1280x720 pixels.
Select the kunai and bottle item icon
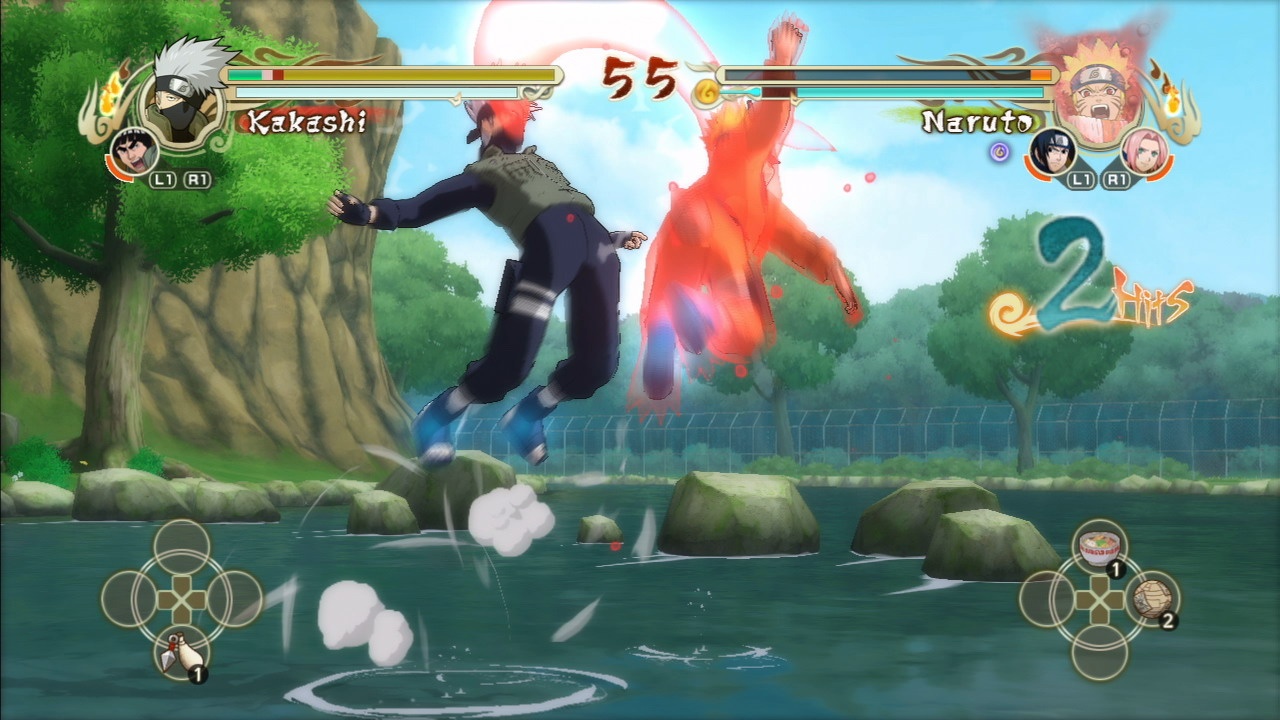180,651
